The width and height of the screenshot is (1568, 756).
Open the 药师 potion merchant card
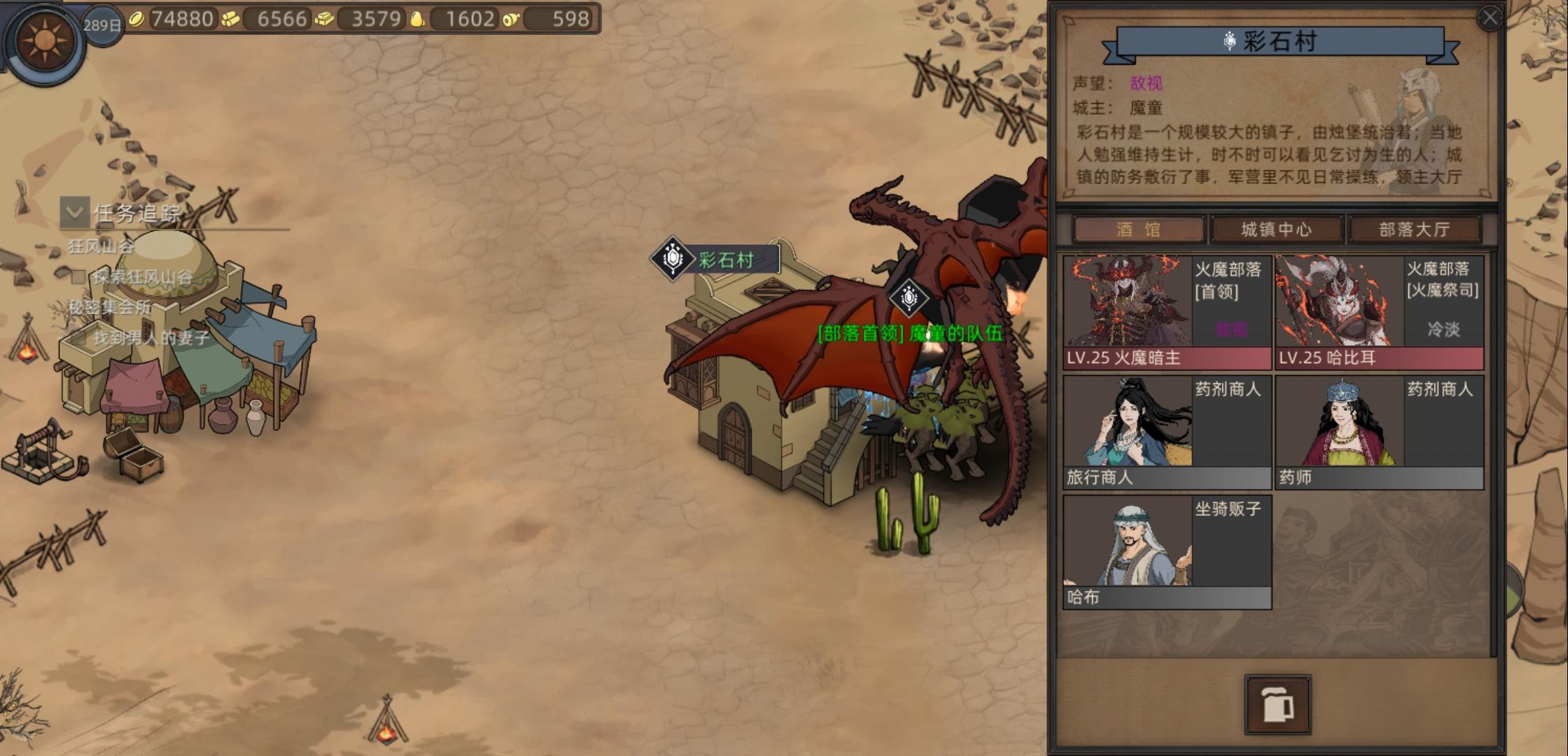tap(1379, 432)
